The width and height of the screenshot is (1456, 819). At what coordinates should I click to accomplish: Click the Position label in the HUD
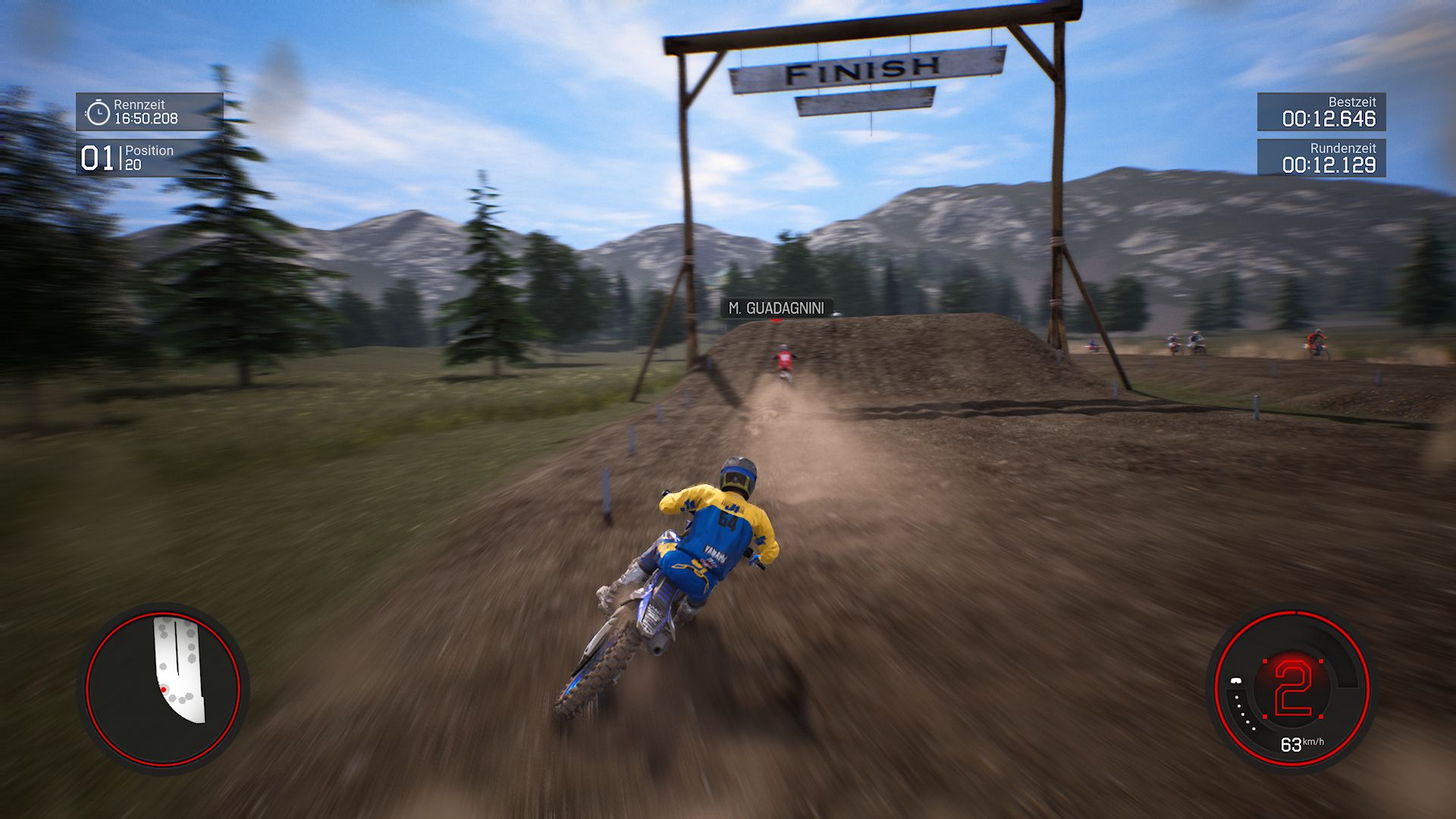[151, 151]
